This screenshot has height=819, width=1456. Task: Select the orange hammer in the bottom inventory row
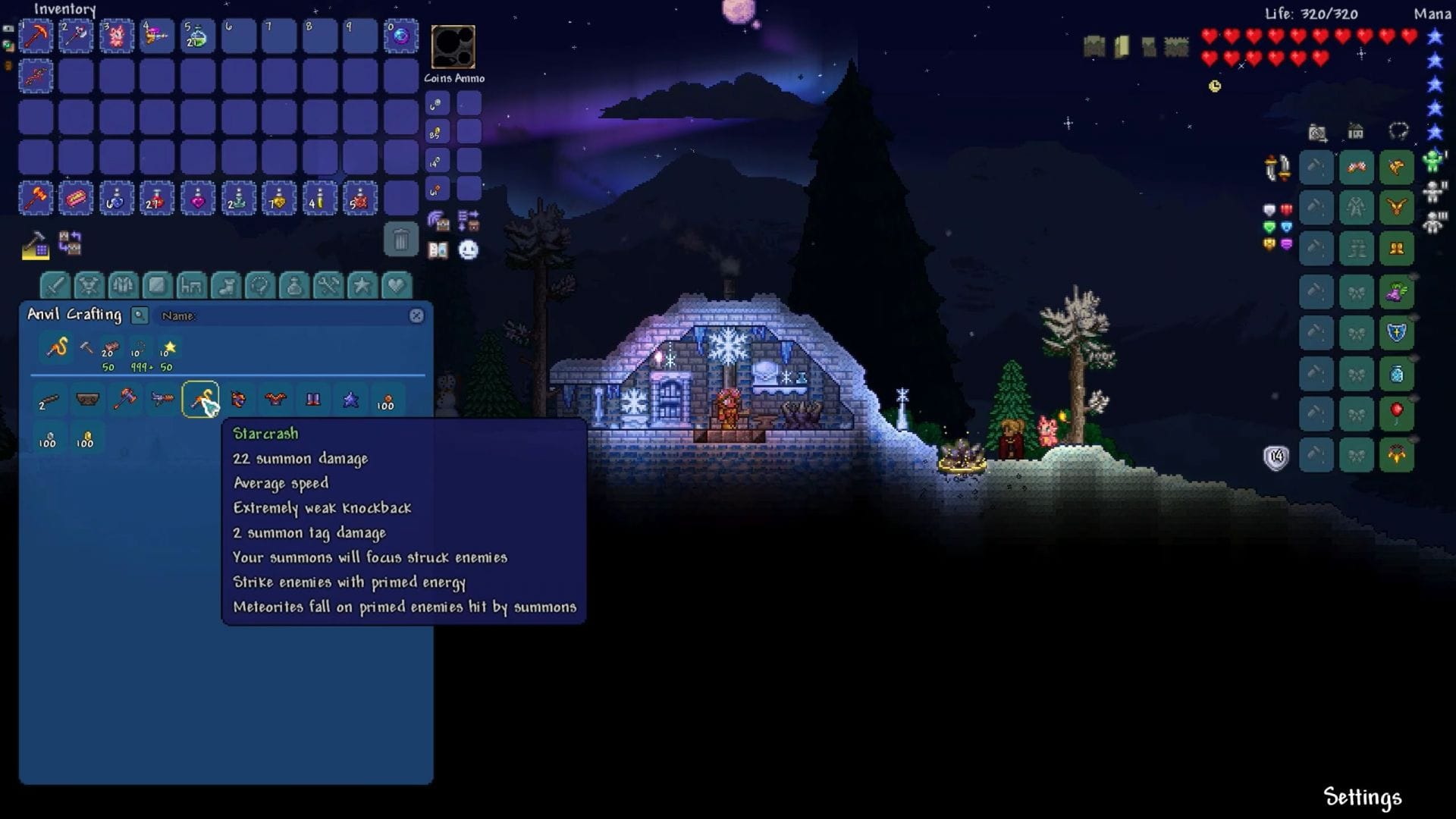pos(36,199)
